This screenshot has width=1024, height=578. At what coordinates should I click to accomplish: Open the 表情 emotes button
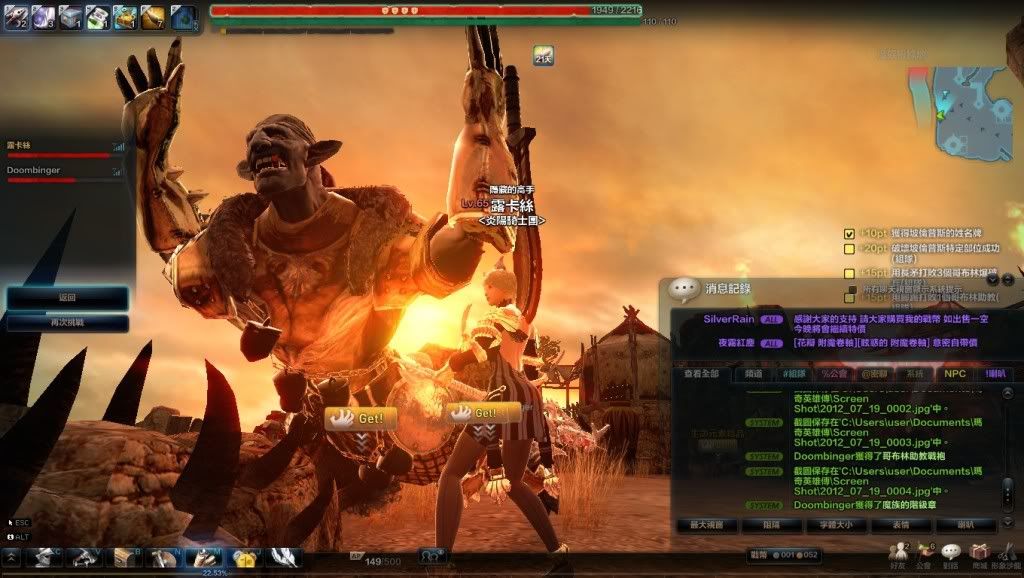click(900, 525)
